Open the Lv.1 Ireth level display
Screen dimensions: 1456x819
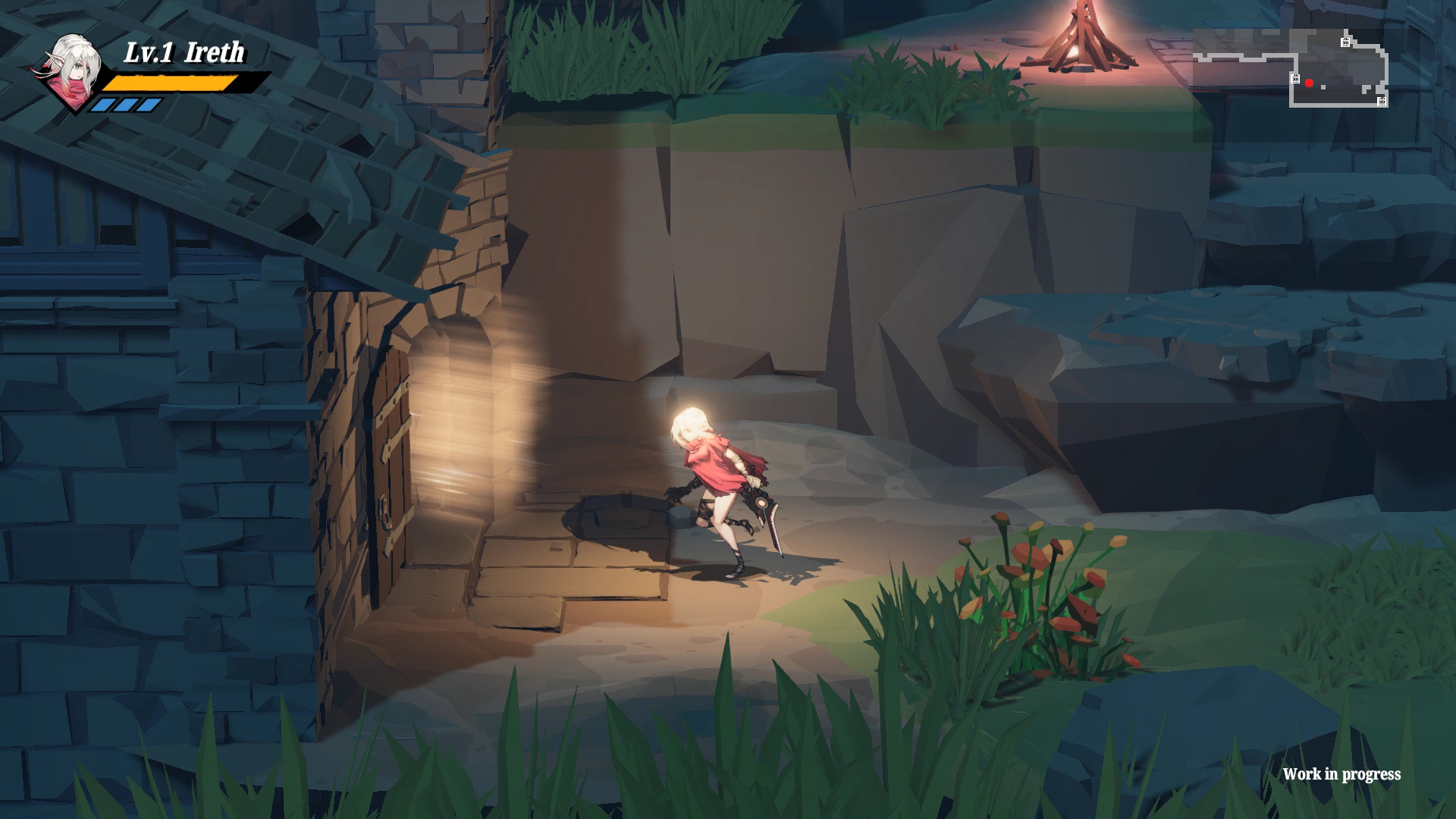click(x=186, y=53)
